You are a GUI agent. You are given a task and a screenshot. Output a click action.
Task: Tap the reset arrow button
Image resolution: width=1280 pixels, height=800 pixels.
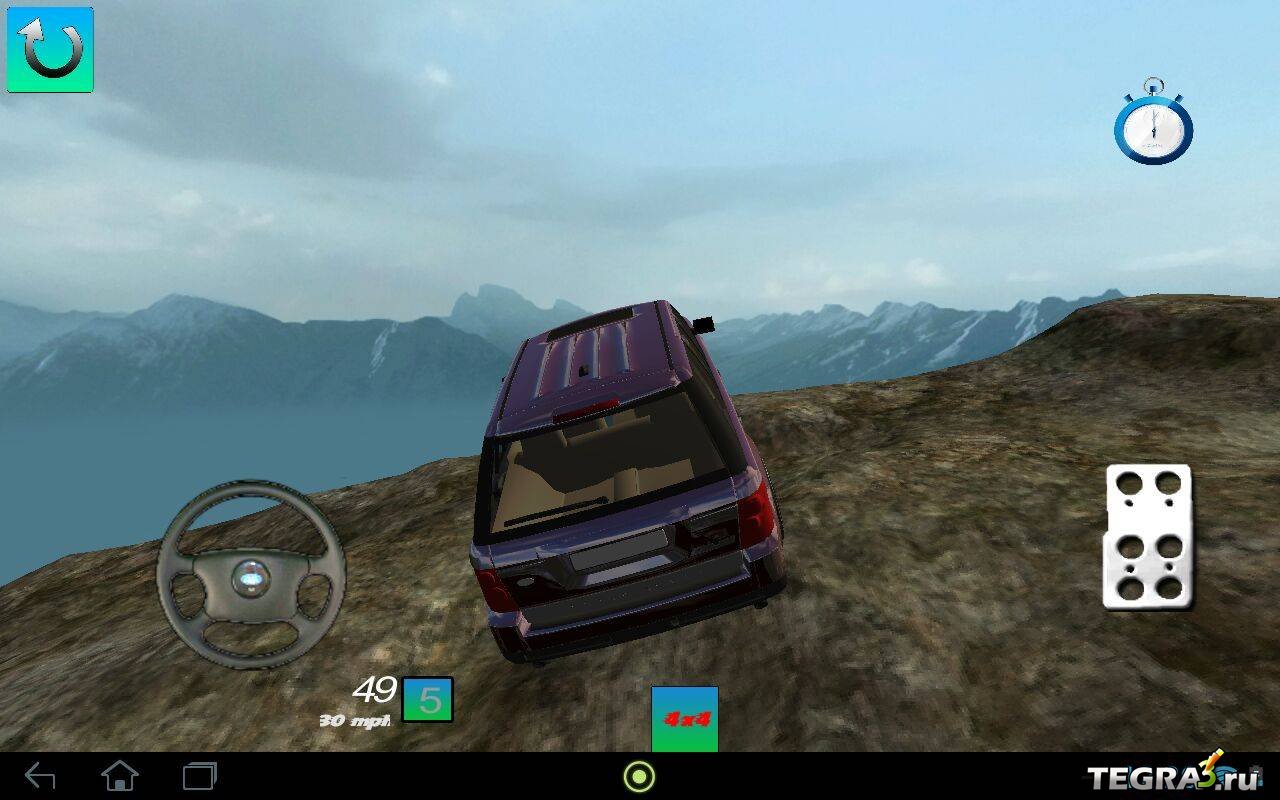[x=50, y=50]
